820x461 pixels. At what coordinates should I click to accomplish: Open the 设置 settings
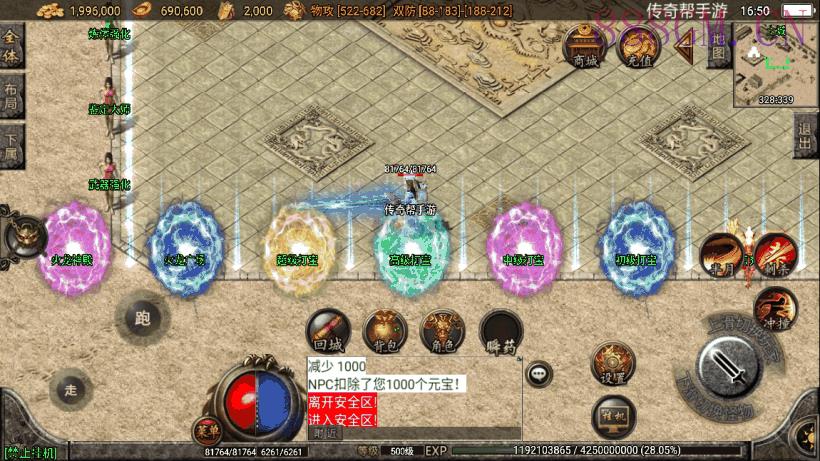(x=613, y=364)
